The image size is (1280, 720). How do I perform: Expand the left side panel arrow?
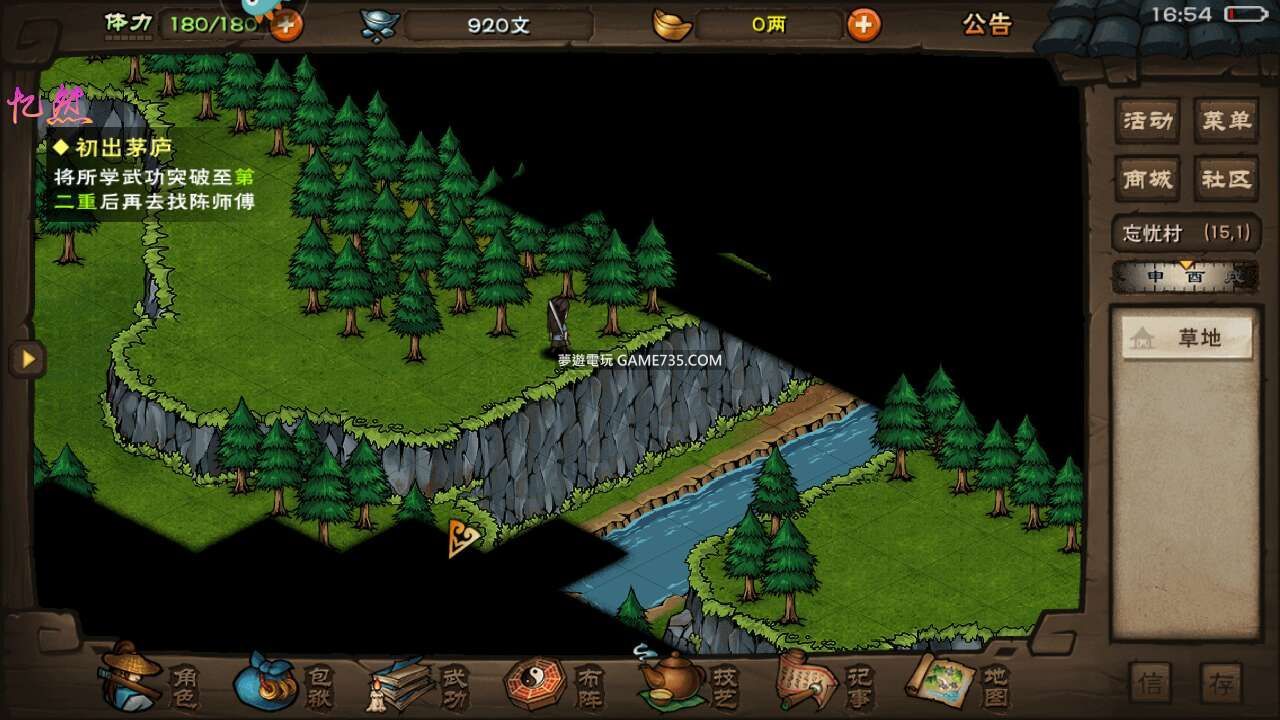tap(27, 358)
